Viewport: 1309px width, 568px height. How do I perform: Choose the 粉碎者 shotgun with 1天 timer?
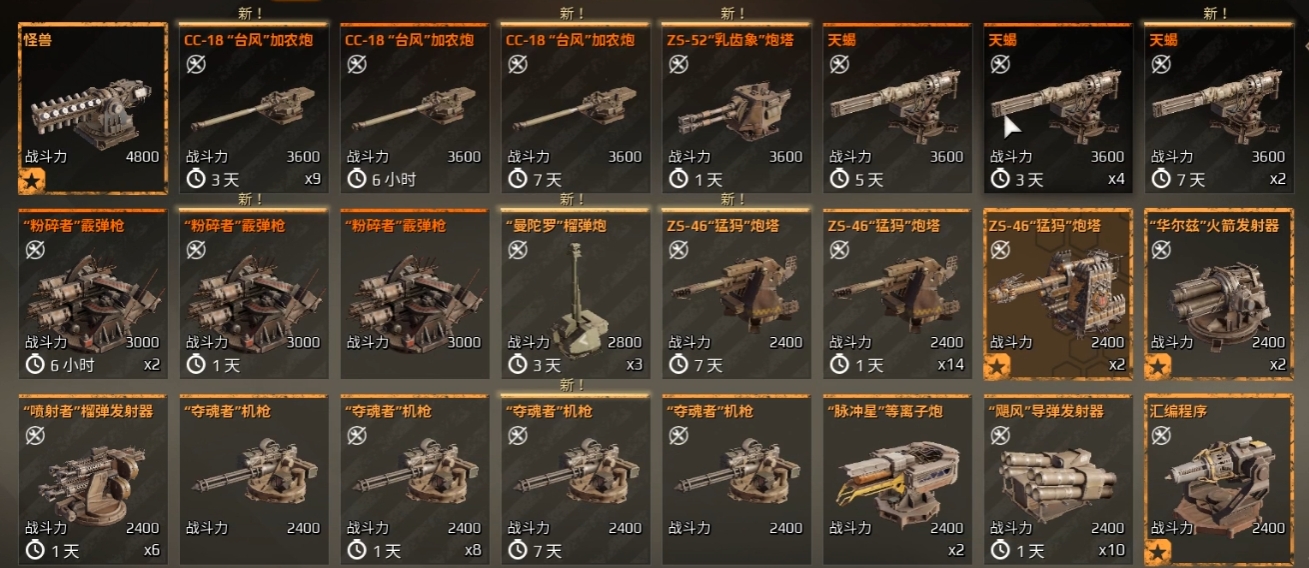253,294
